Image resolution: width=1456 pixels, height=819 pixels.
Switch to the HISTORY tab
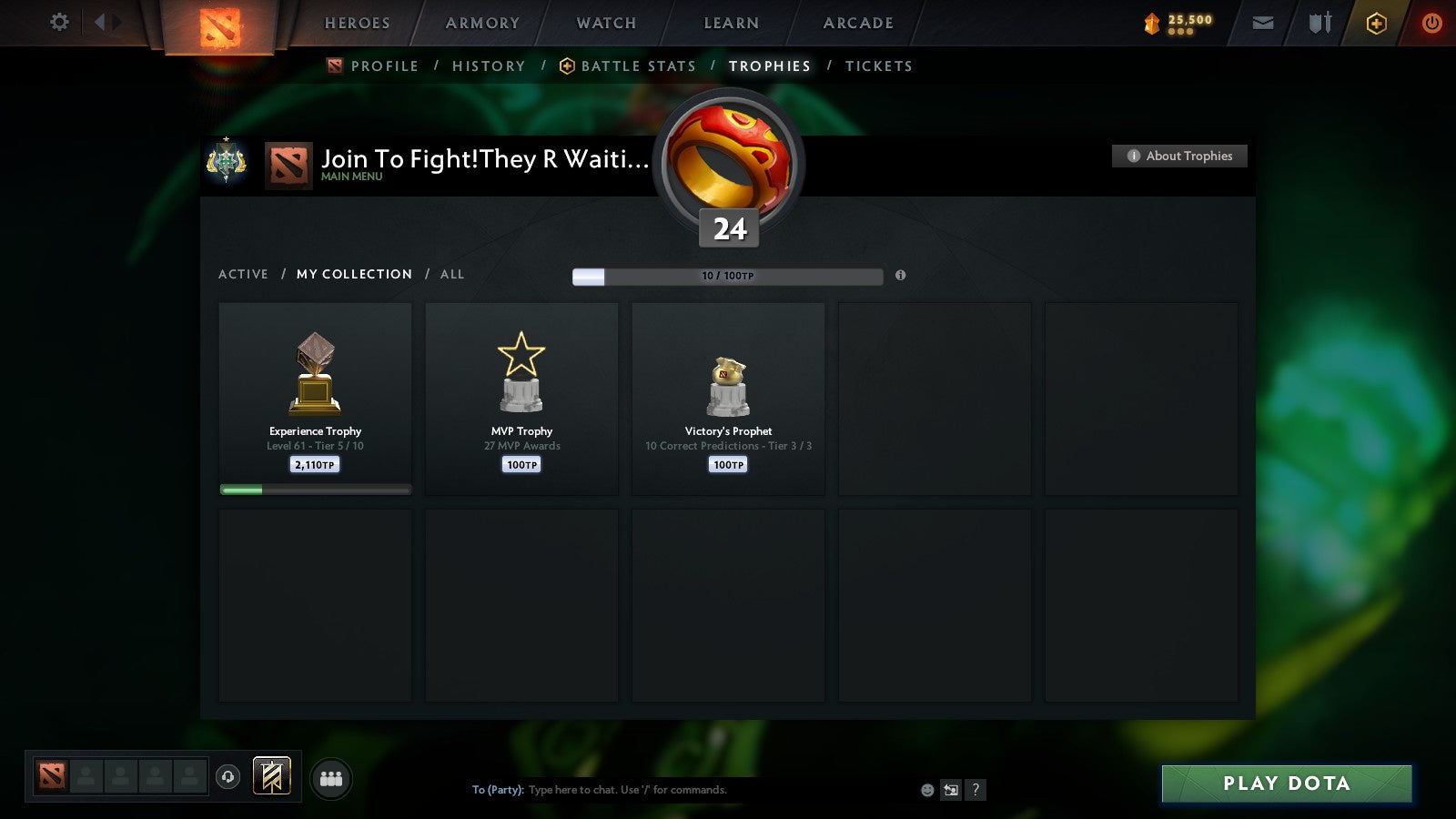point(490,66)
